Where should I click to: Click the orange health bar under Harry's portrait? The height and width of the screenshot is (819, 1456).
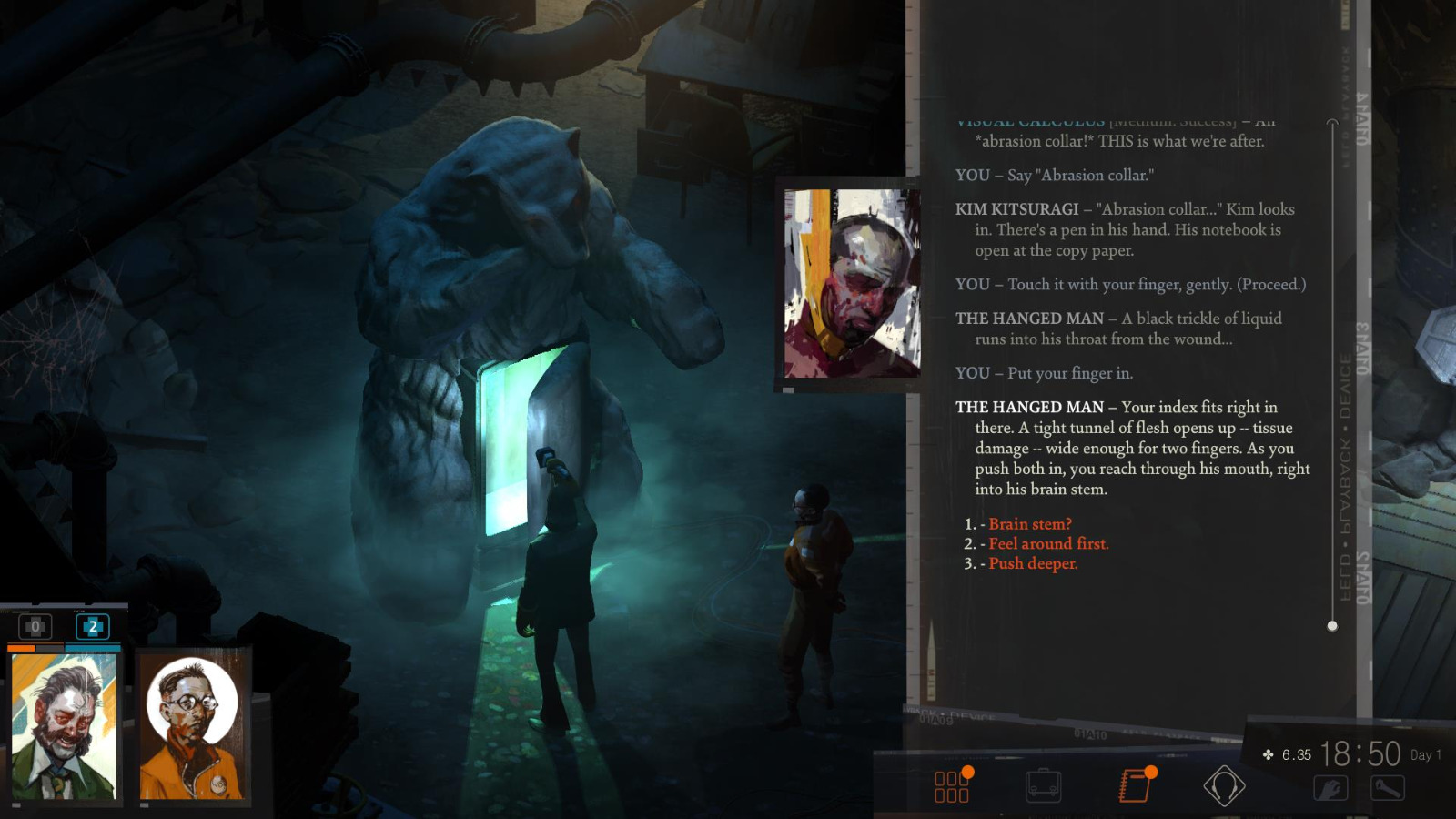click(x=21, y=647)
